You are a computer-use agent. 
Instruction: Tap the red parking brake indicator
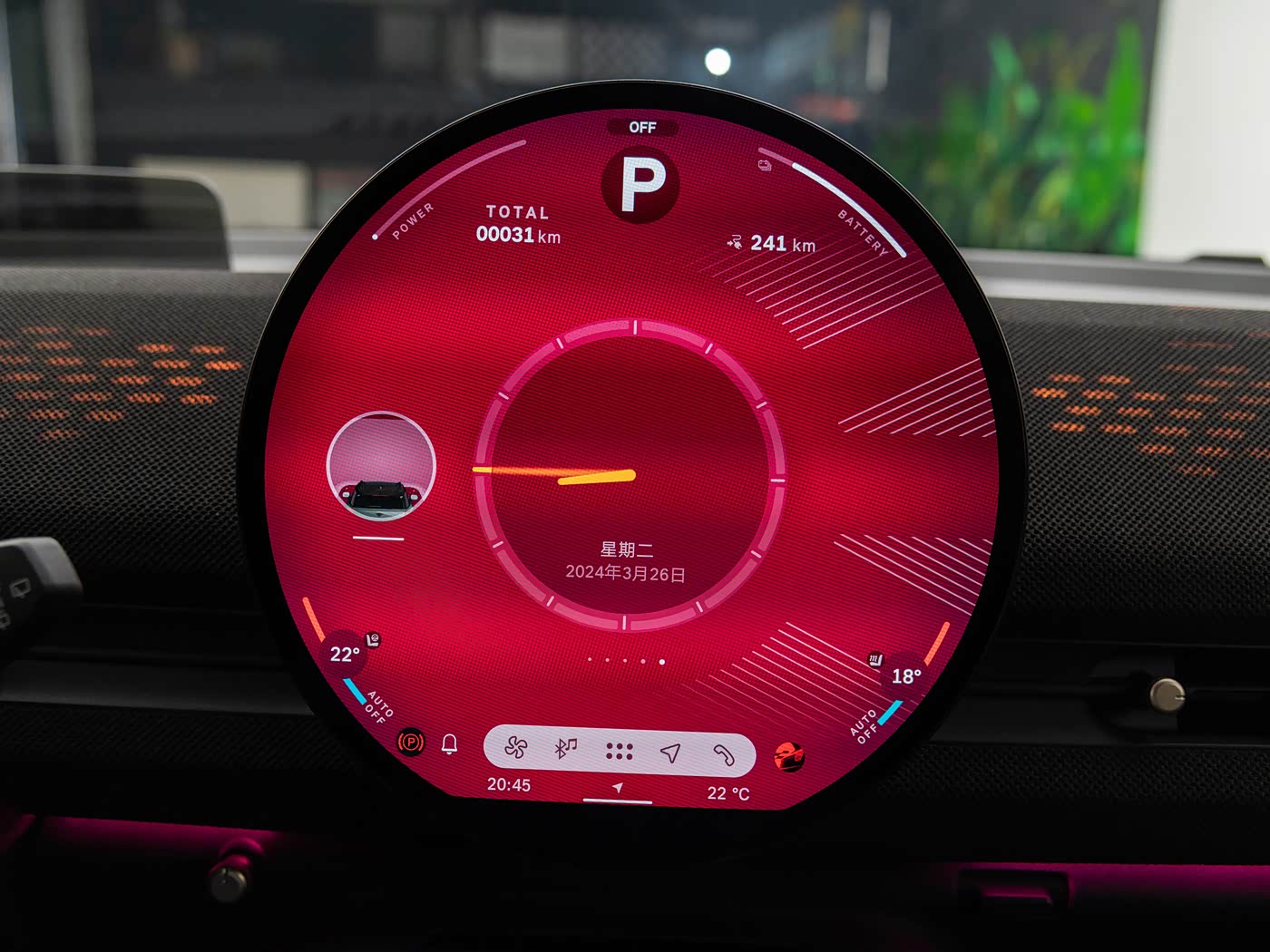(411, 743)
